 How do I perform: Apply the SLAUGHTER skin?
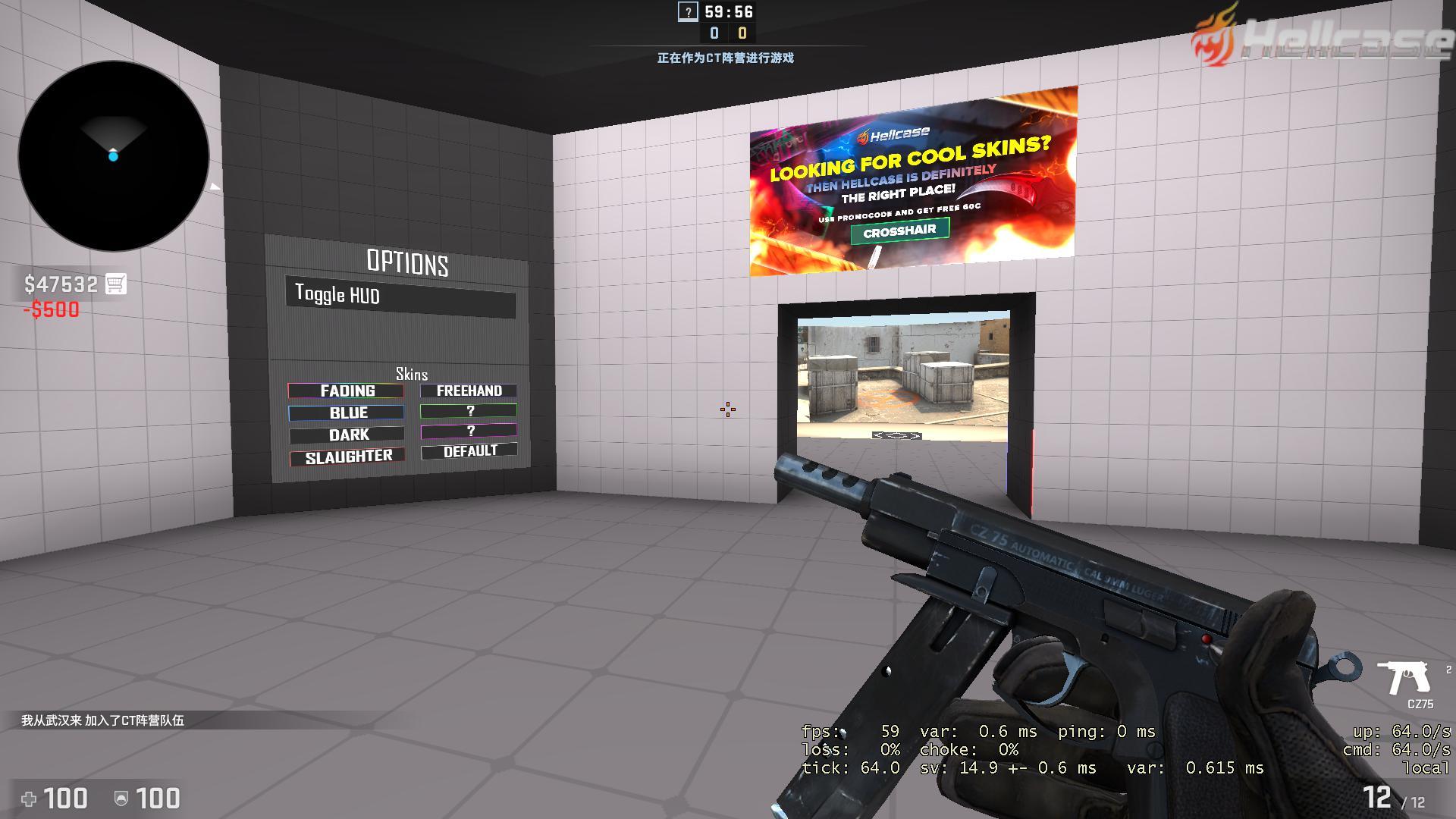pyautogui.click(x=347, y=456)
